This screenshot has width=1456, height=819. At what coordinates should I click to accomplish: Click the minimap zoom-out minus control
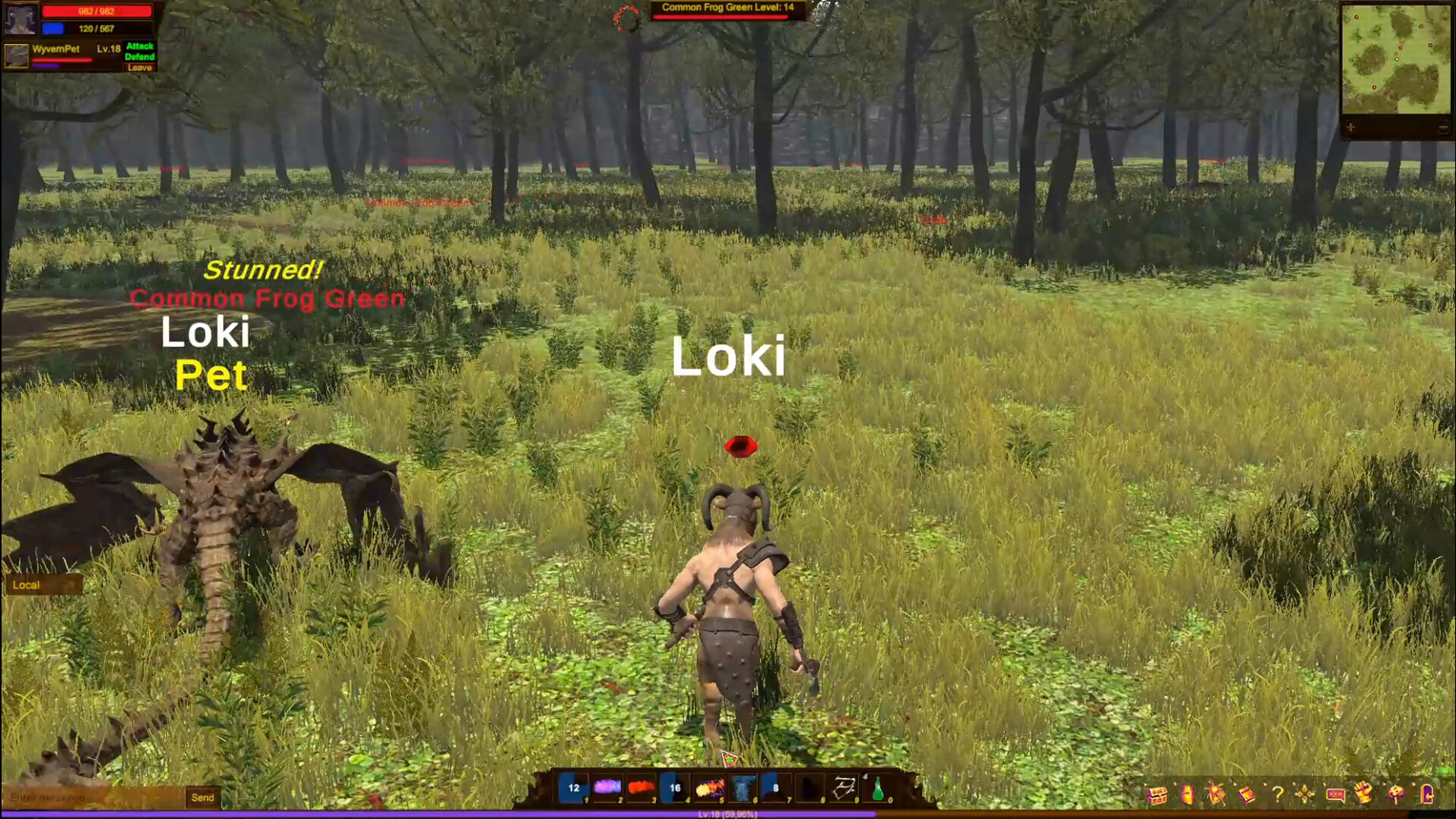click(x=1442, y=126)
